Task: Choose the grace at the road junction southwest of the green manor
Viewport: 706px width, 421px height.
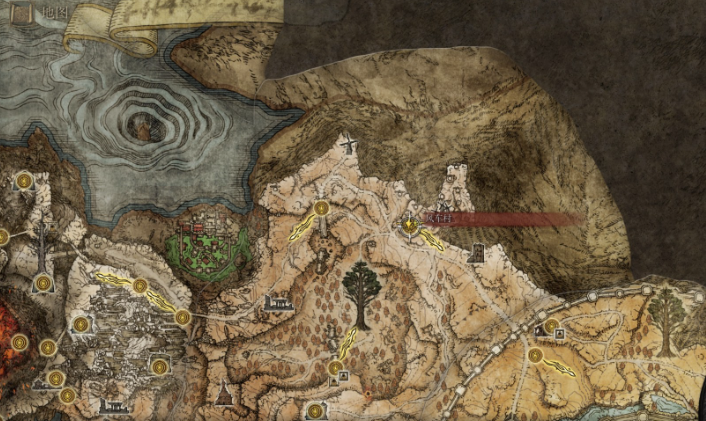Action: click(182, 317)
